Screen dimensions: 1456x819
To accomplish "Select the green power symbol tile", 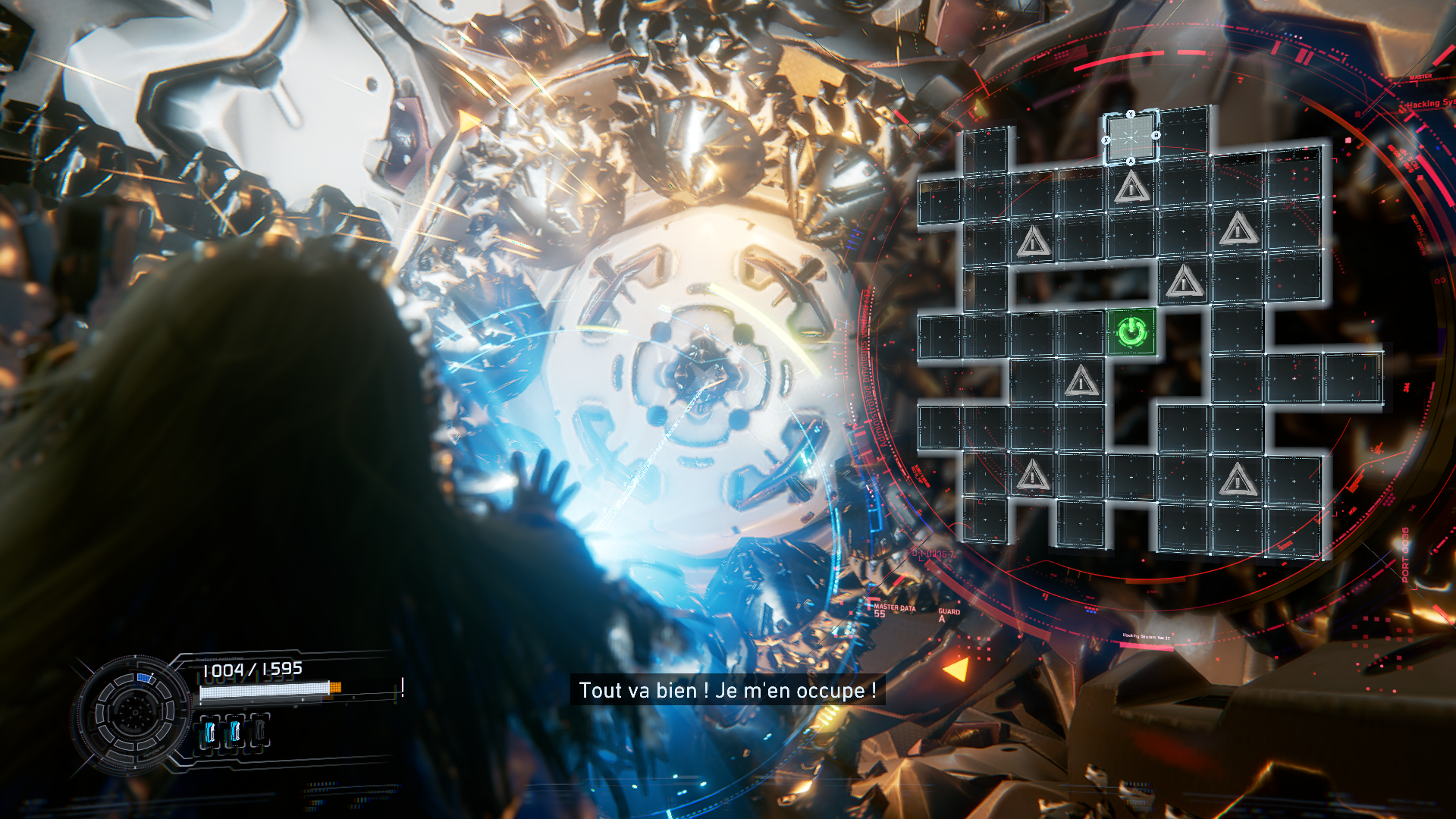I will pos(1131,331).
